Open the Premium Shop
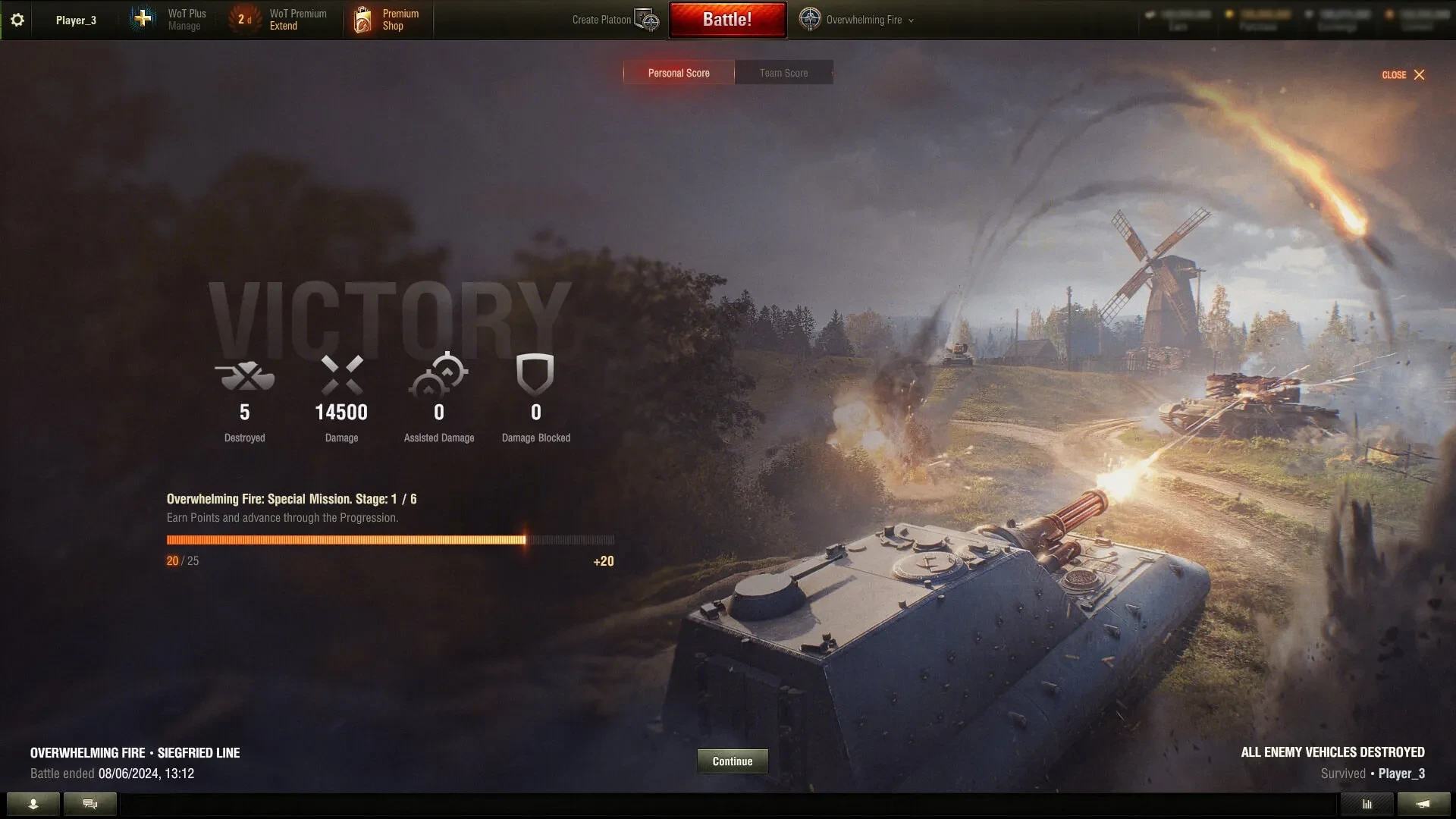The height and width of the screenshot is (819, 1456). click(388, 20)
